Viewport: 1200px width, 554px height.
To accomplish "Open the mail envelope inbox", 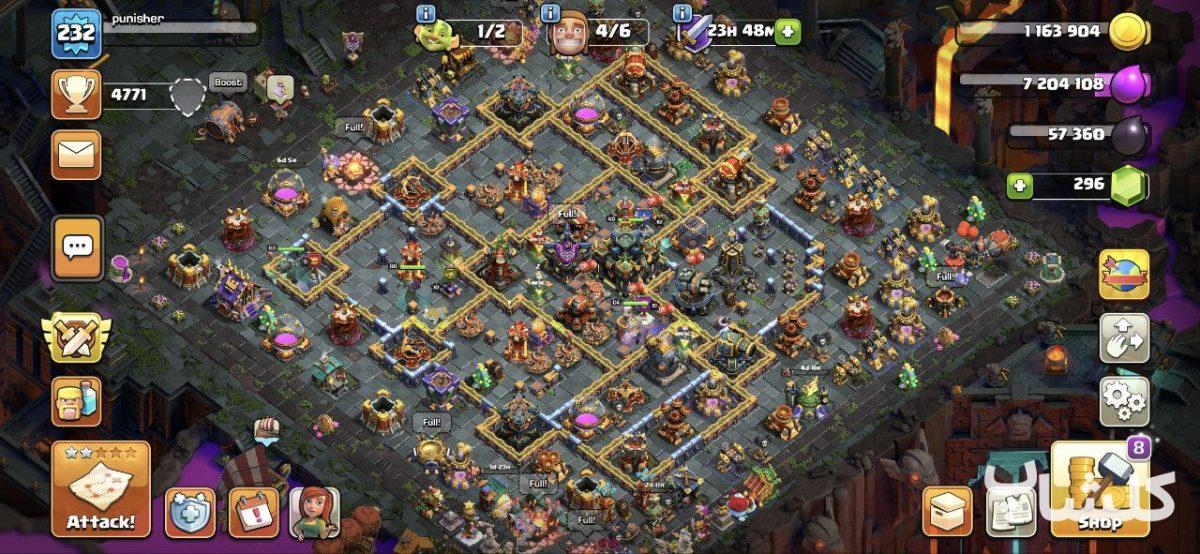I will tap(77, 154).
